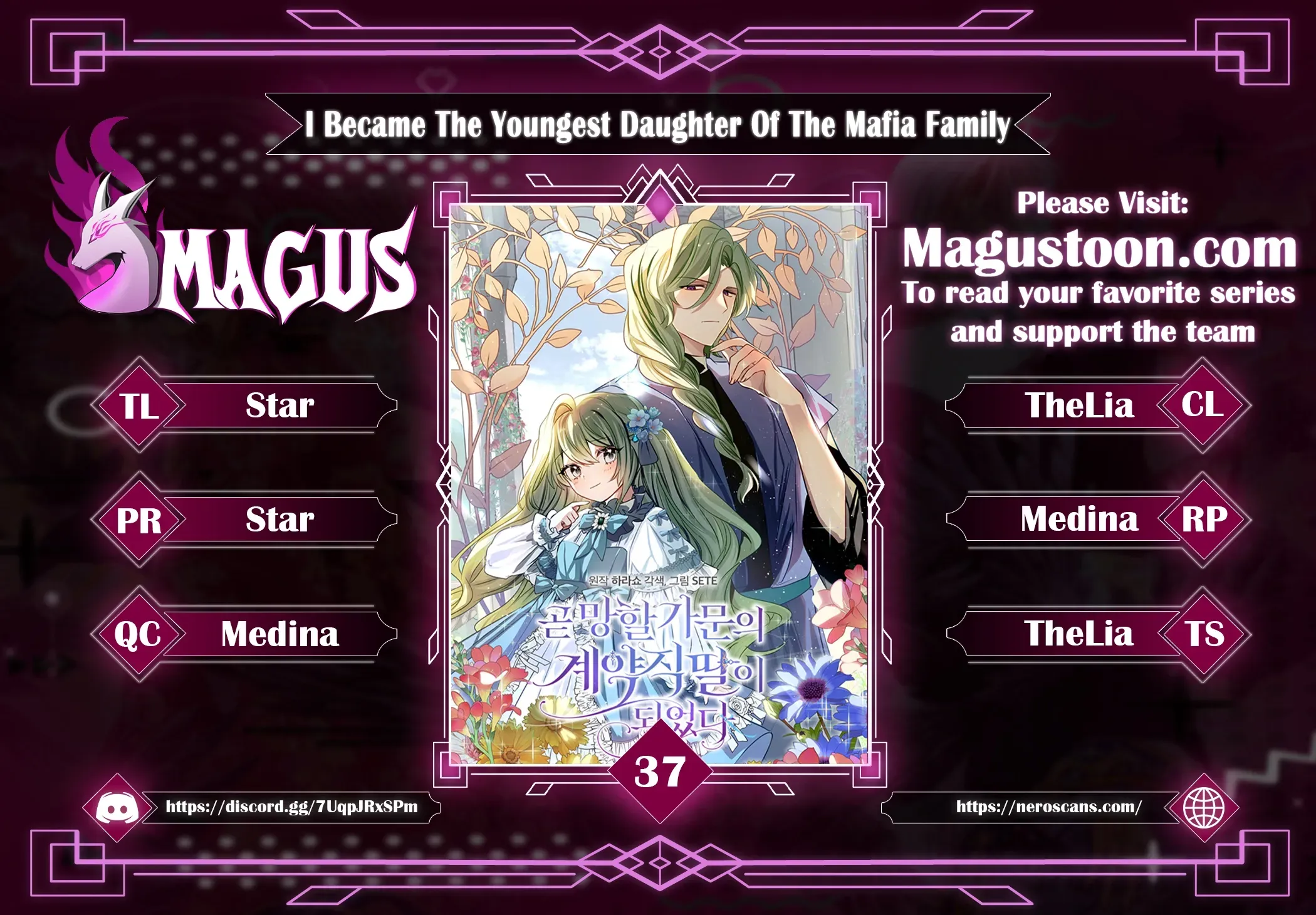Visit the Magustoon.com site text
Screen dimensions: 1316x915
(1099, 249)
